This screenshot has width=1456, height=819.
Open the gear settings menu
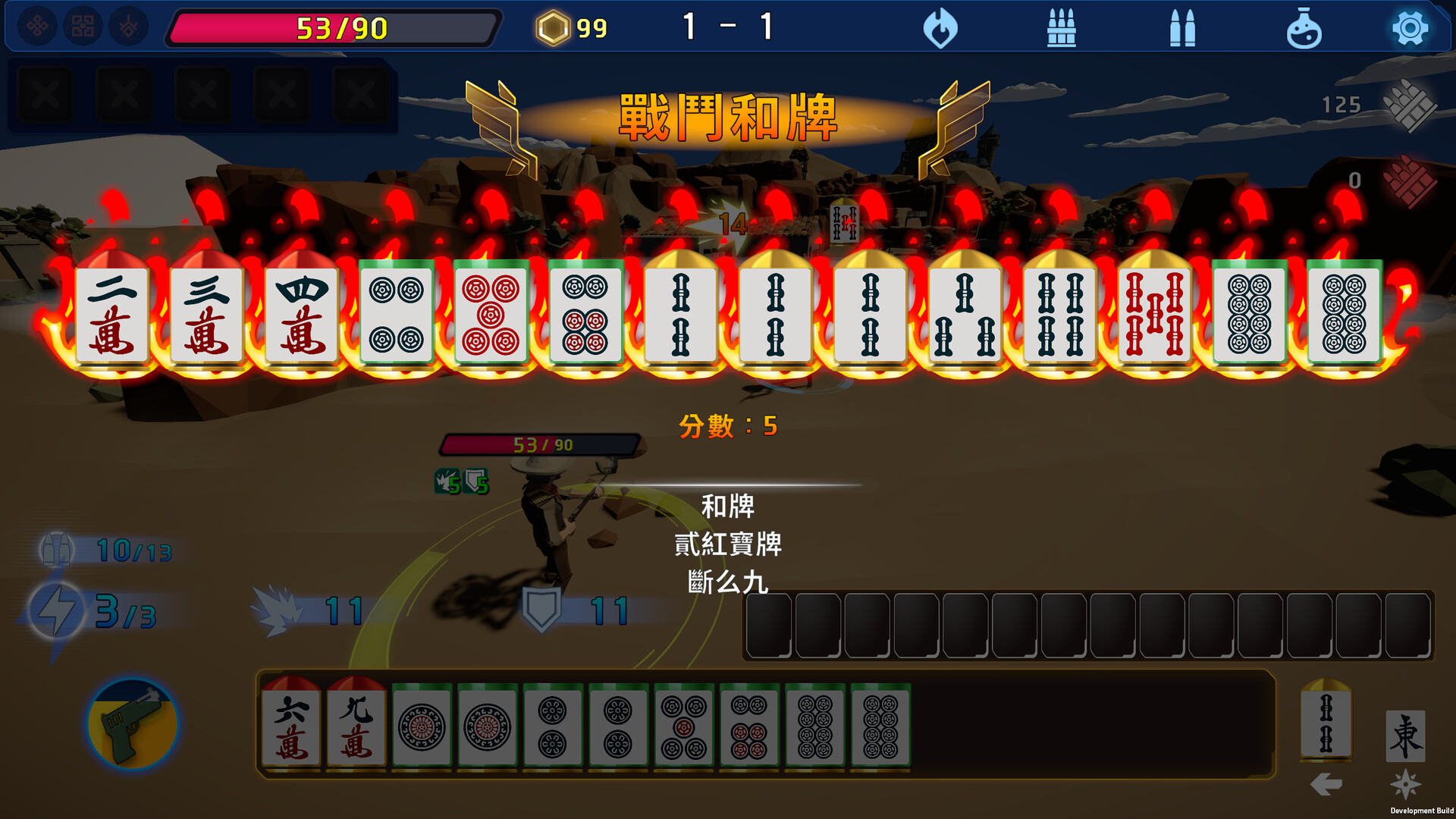pyautogui.click(x=1410, y=29)
